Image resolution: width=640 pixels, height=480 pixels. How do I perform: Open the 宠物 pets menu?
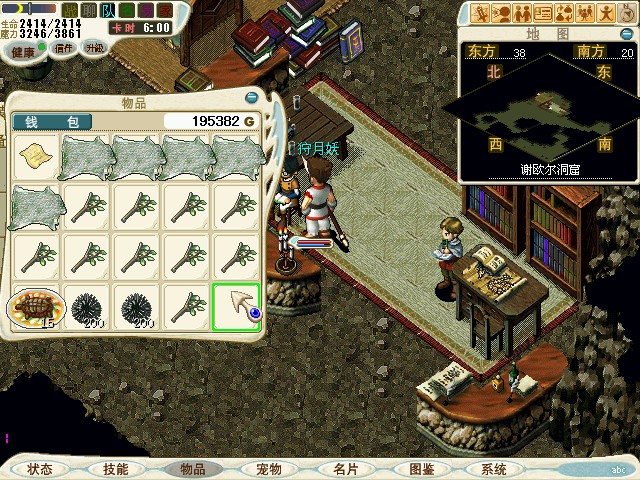269,469
